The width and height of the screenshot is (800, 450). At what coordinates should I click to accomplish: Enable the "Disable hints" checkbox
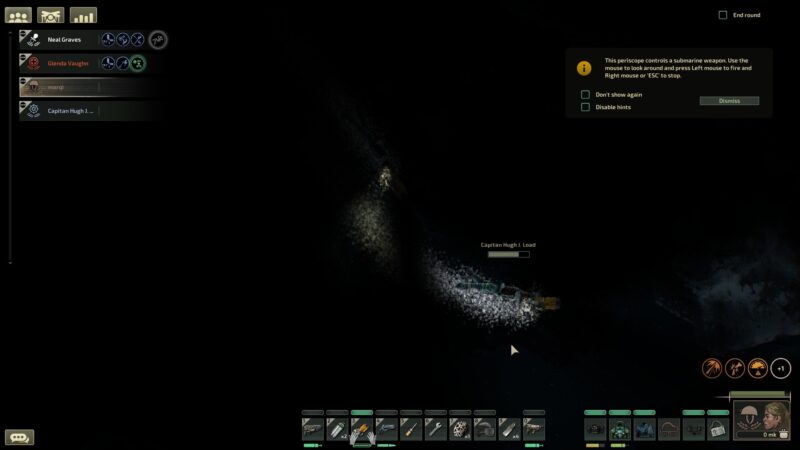[586, 107]
